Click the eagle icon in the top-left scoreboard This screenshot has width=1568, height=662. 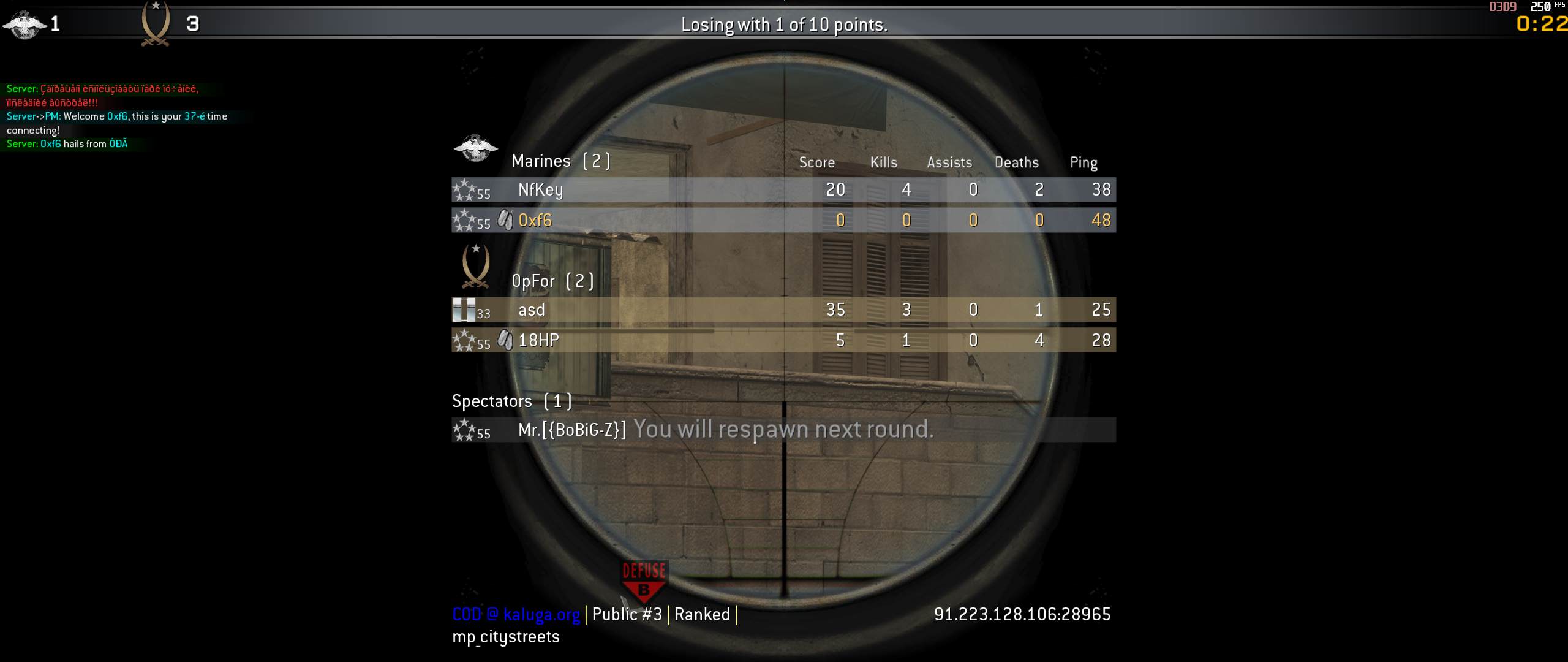[x=24, y=25]
